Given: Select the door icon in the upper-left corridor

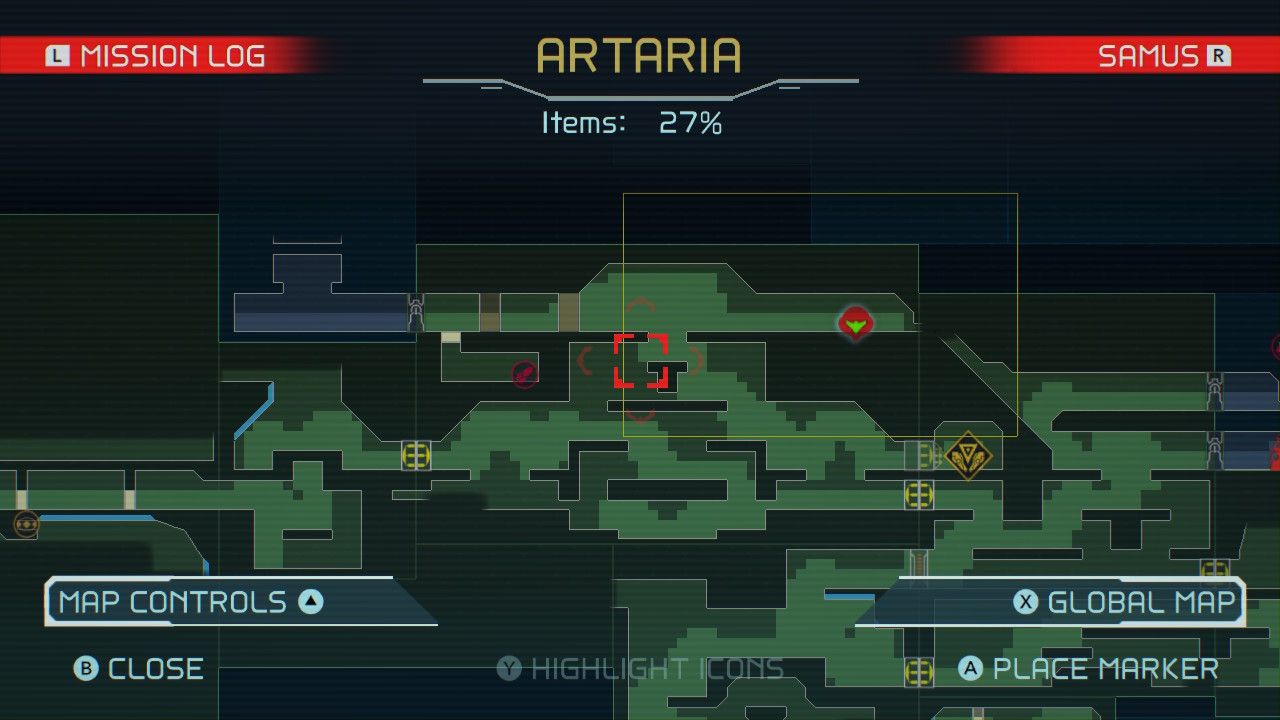Looking at the screenshot, I should [415, 313].
